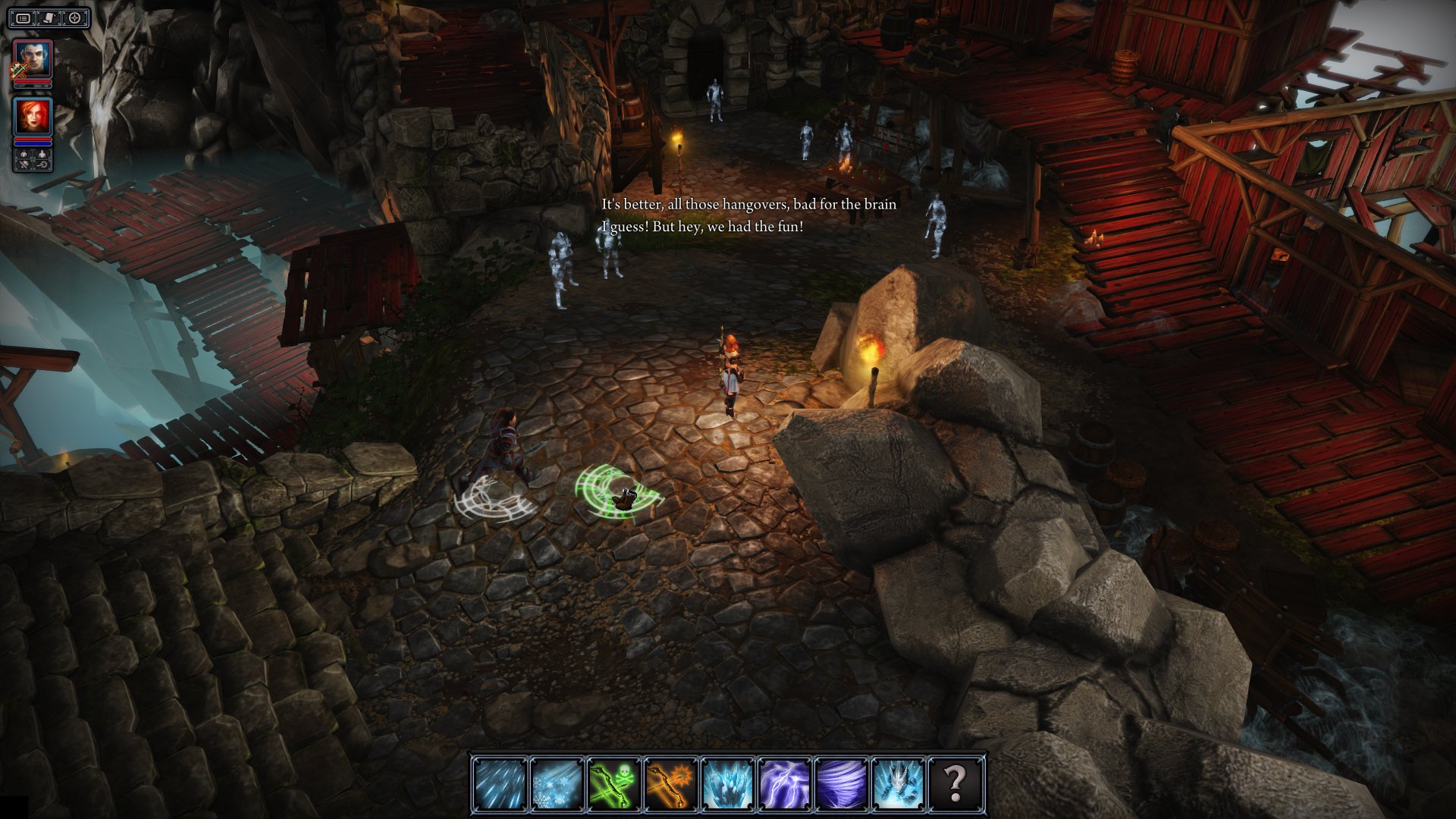Activate the explosive arrow bow skill
This screenshot has height=819, width=1456.
pos(670,784)
